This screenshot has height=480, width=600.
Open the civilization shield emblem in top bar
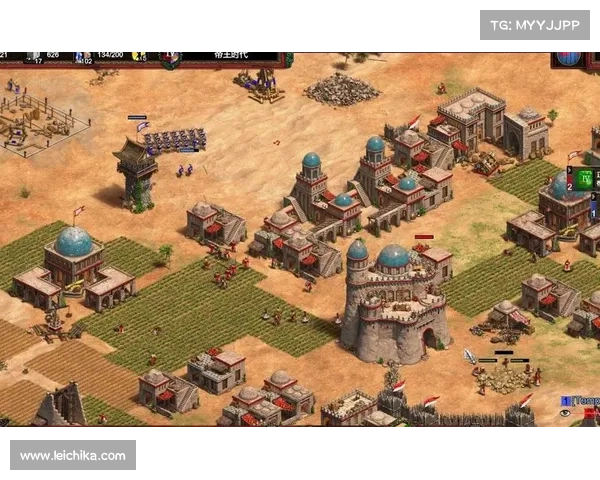tap(171, 58)
